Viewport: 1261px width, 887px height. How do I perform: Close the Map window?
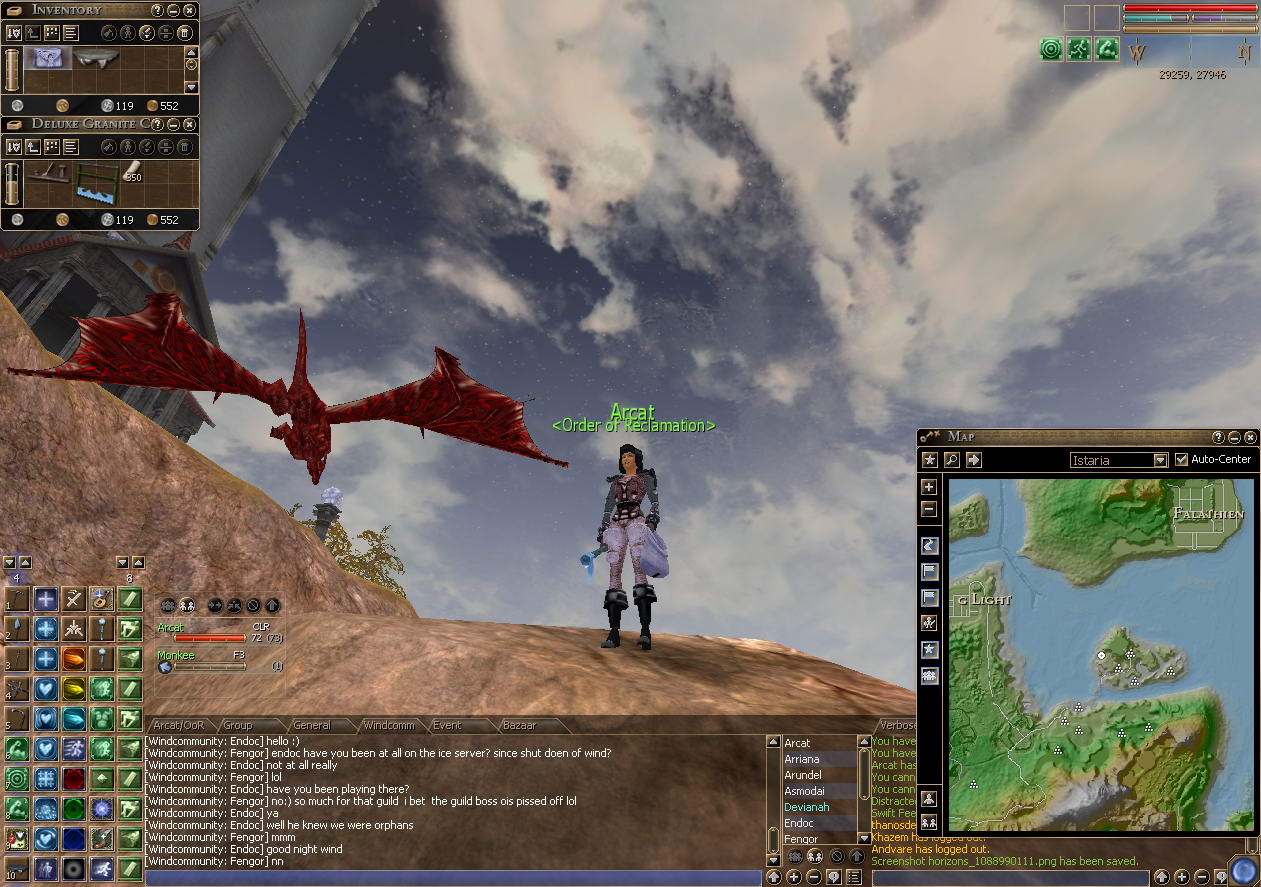[1250, 437]
